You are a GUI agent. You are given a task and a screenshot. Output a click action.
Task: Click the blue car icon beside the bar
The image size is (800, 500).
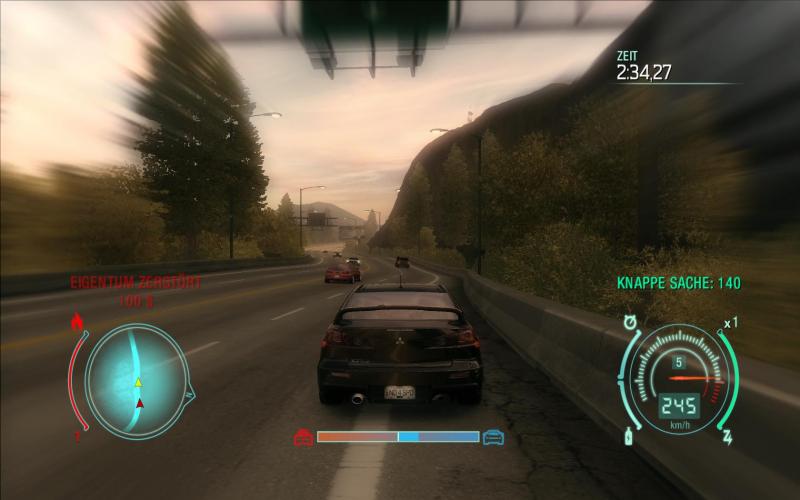493,437
